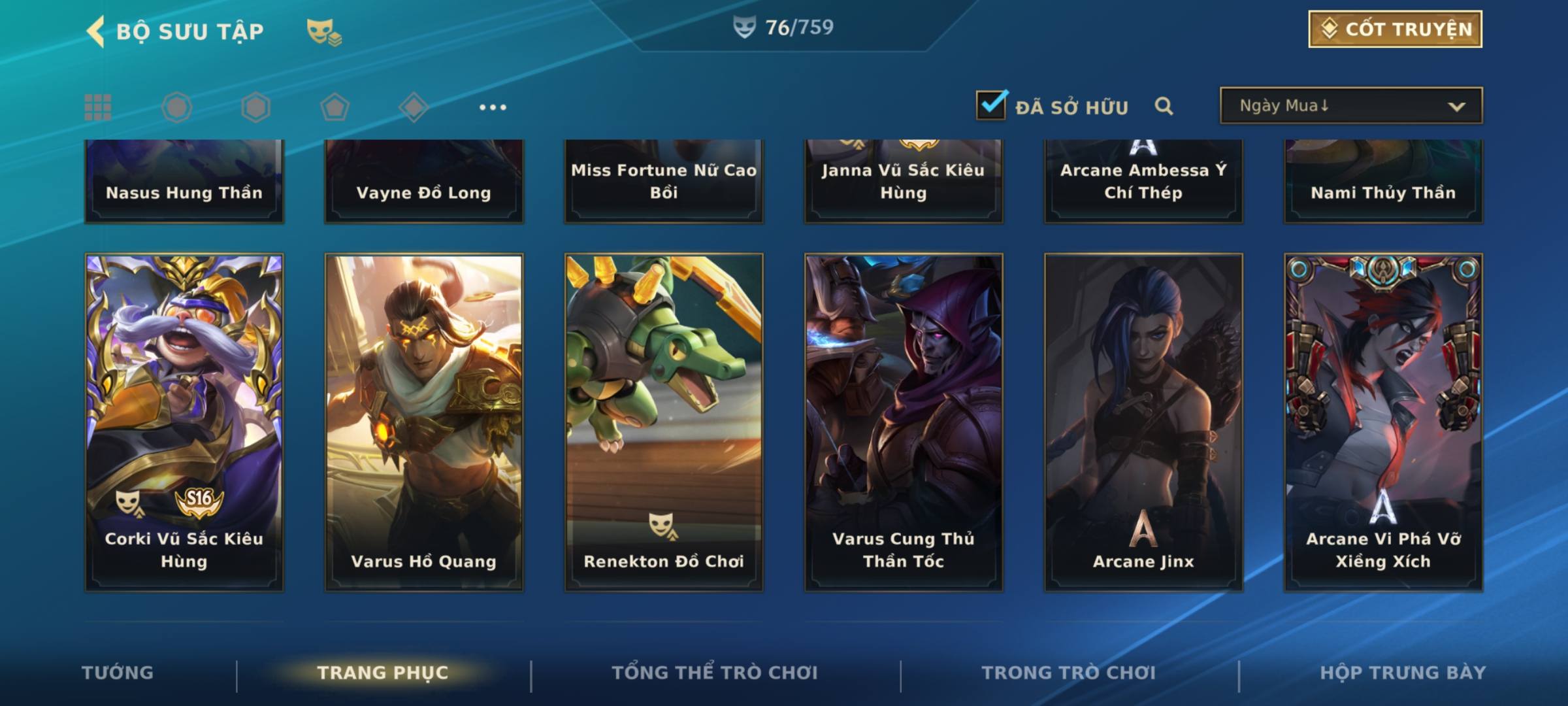
Task: Choose the pentagon rarity filter
Action: (x=335, y=107)
